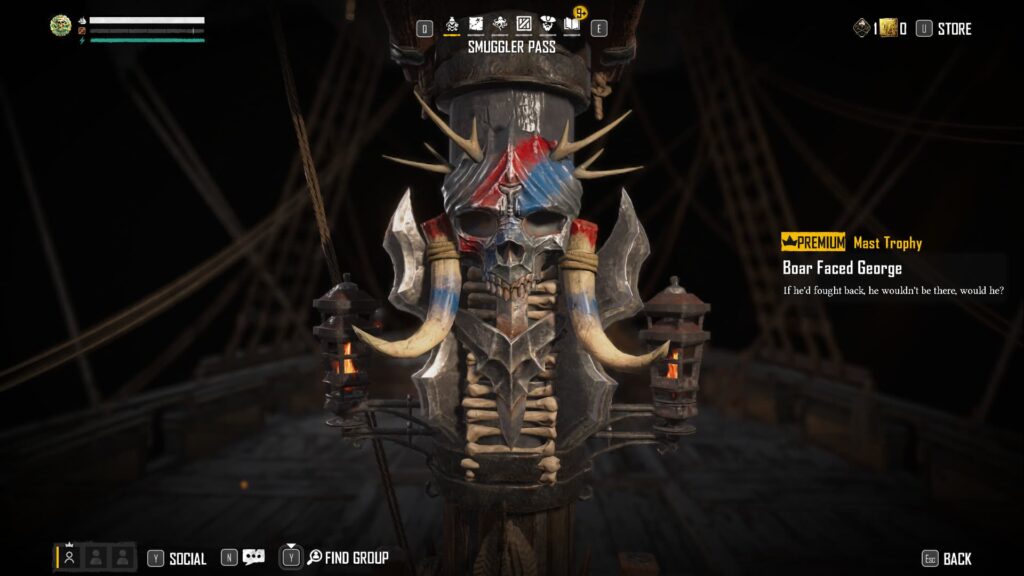Select the Smuggler Pass tab icon
The width and height of the screenshot is (1024, 576).
pyautogui.click(x=452, y=24)
